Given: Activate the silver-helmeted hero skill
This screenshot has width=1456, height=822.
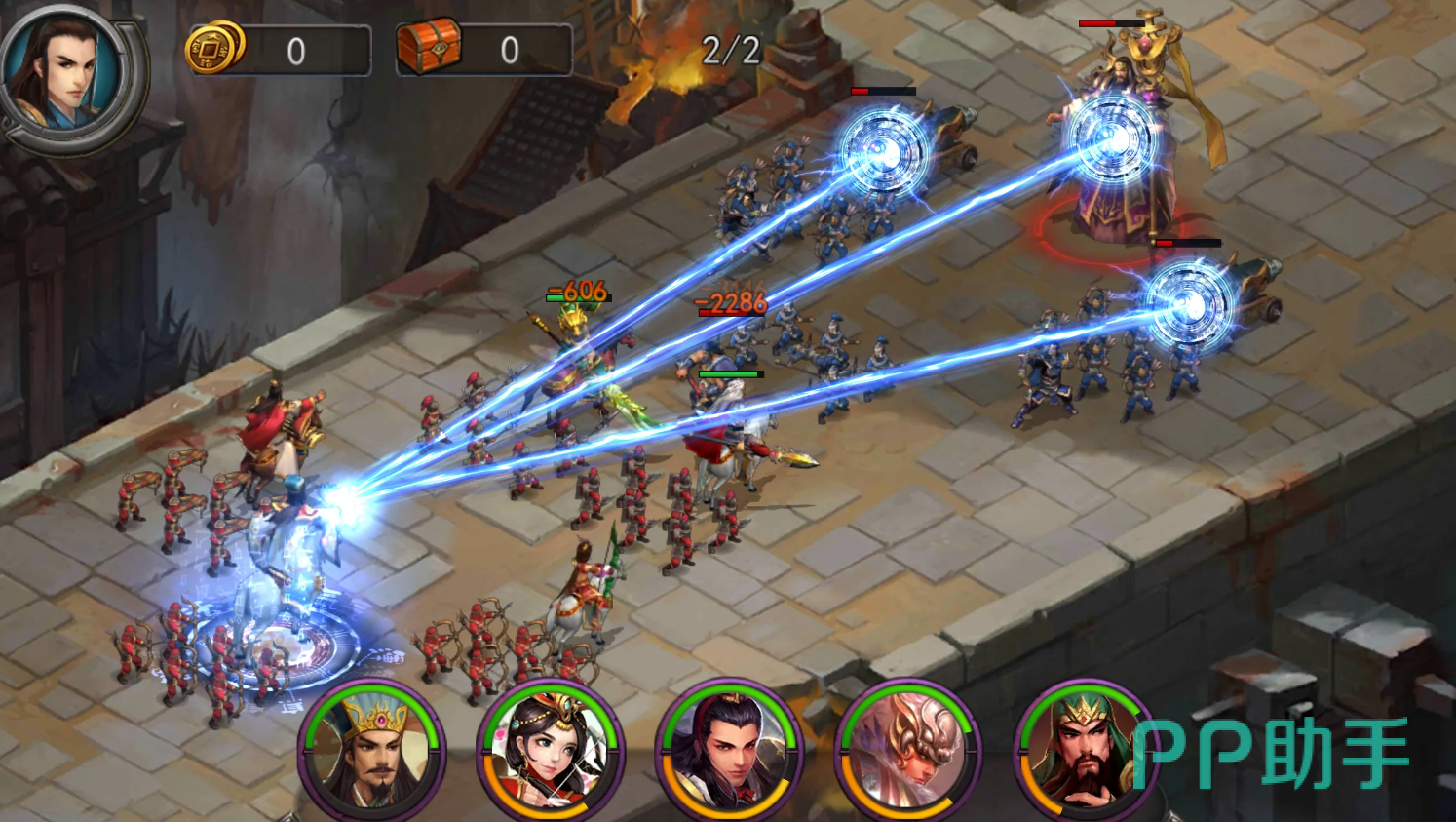Looking at the screenshot, I should [x=907, y=750].
